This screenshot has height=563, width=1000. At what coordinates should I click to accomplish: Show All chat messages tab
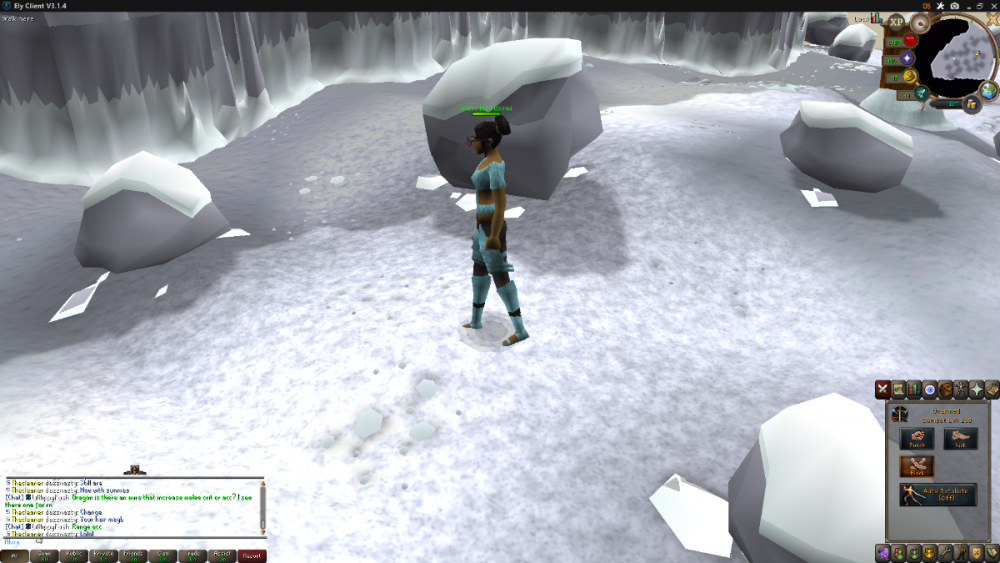tap(15, 556)
